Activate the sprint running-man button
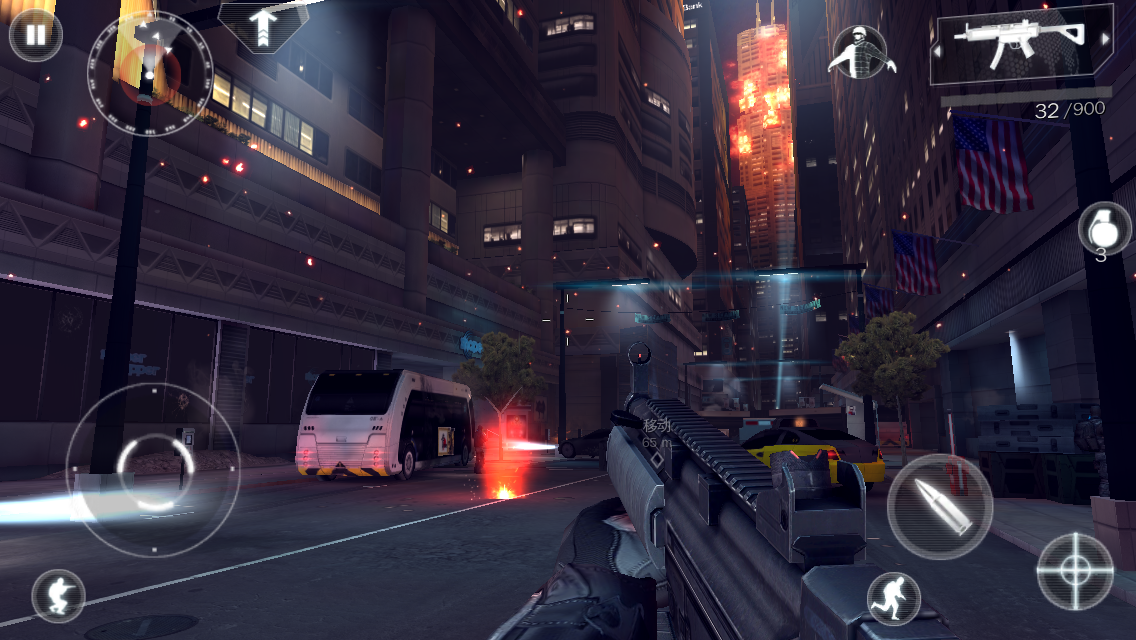The height and width of the screenshot is (640, 1136). point(894,598)
